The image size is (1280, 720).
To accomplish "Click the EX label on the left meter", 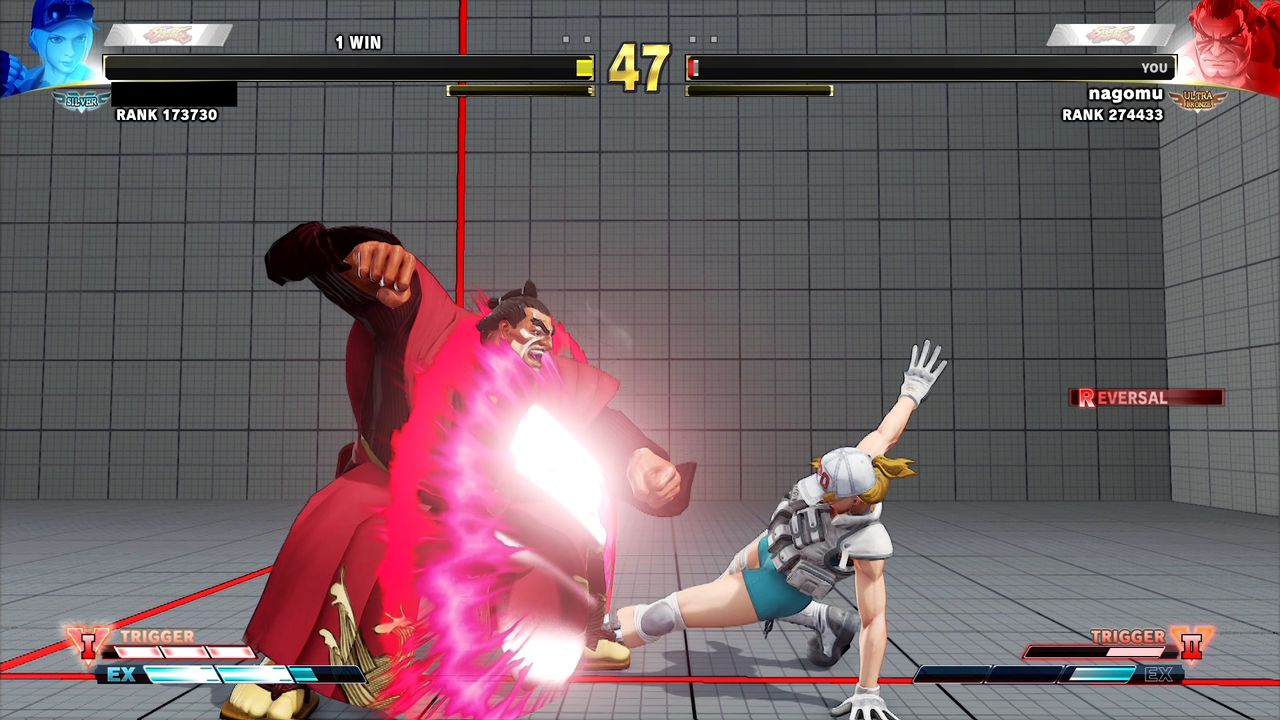I will coord(122,674).
